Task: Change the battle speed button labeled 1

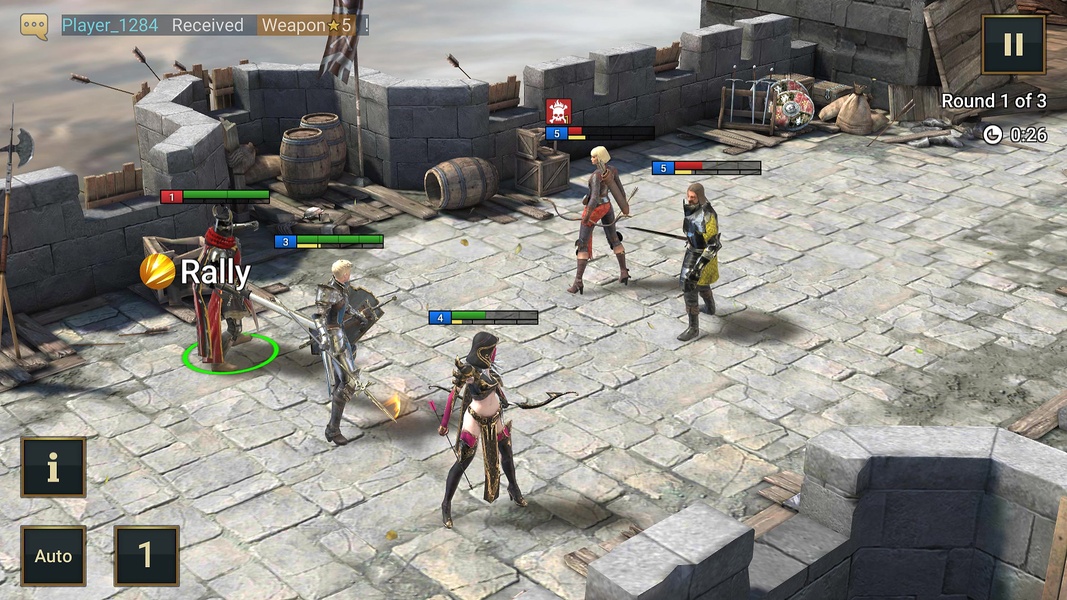Action: (146, 555)
